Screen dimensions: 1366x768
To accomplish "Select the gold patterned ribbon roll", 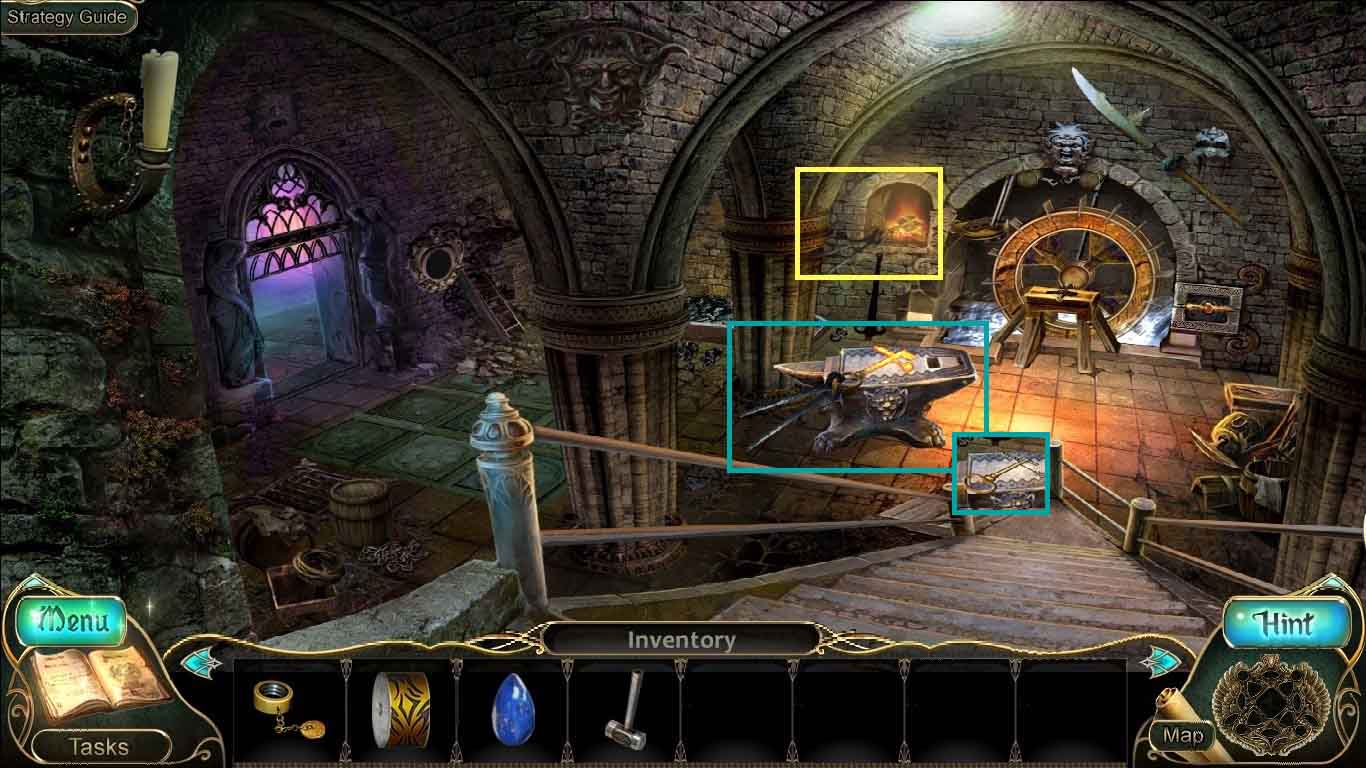I will (400, 710).
